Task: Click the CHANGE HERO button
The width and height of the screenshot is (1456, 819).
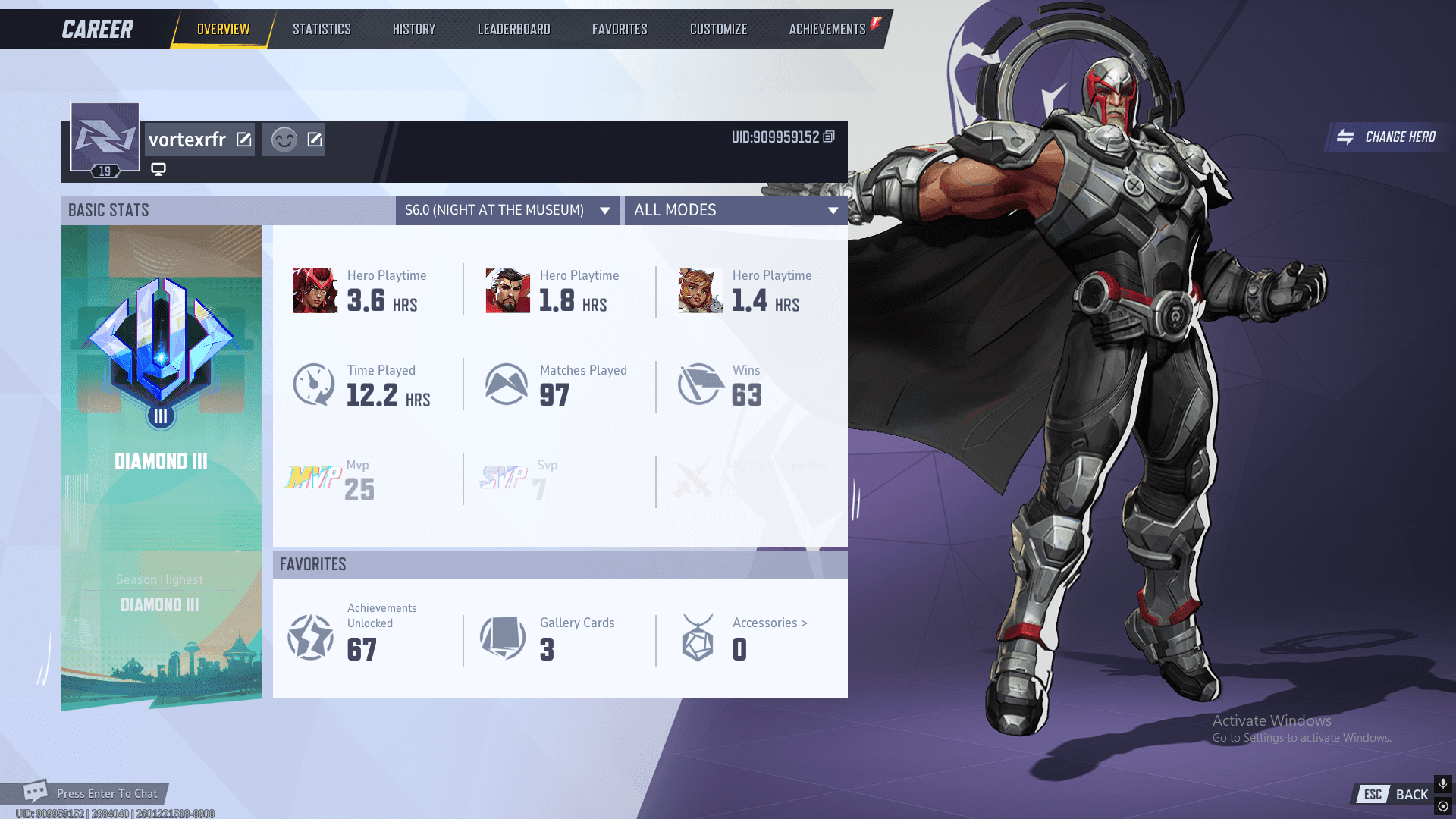Action: [x=1387, y=137]
